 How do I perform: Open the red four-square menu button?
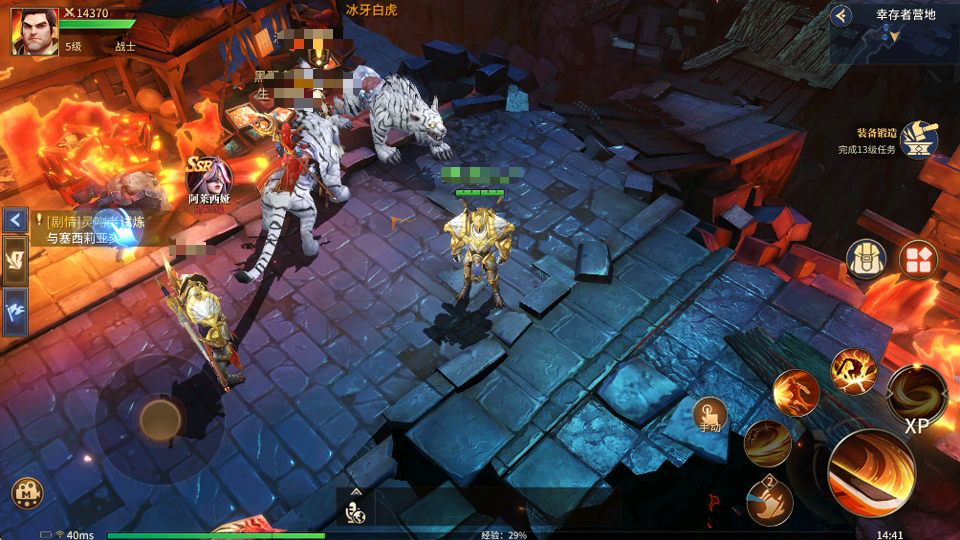917,259
